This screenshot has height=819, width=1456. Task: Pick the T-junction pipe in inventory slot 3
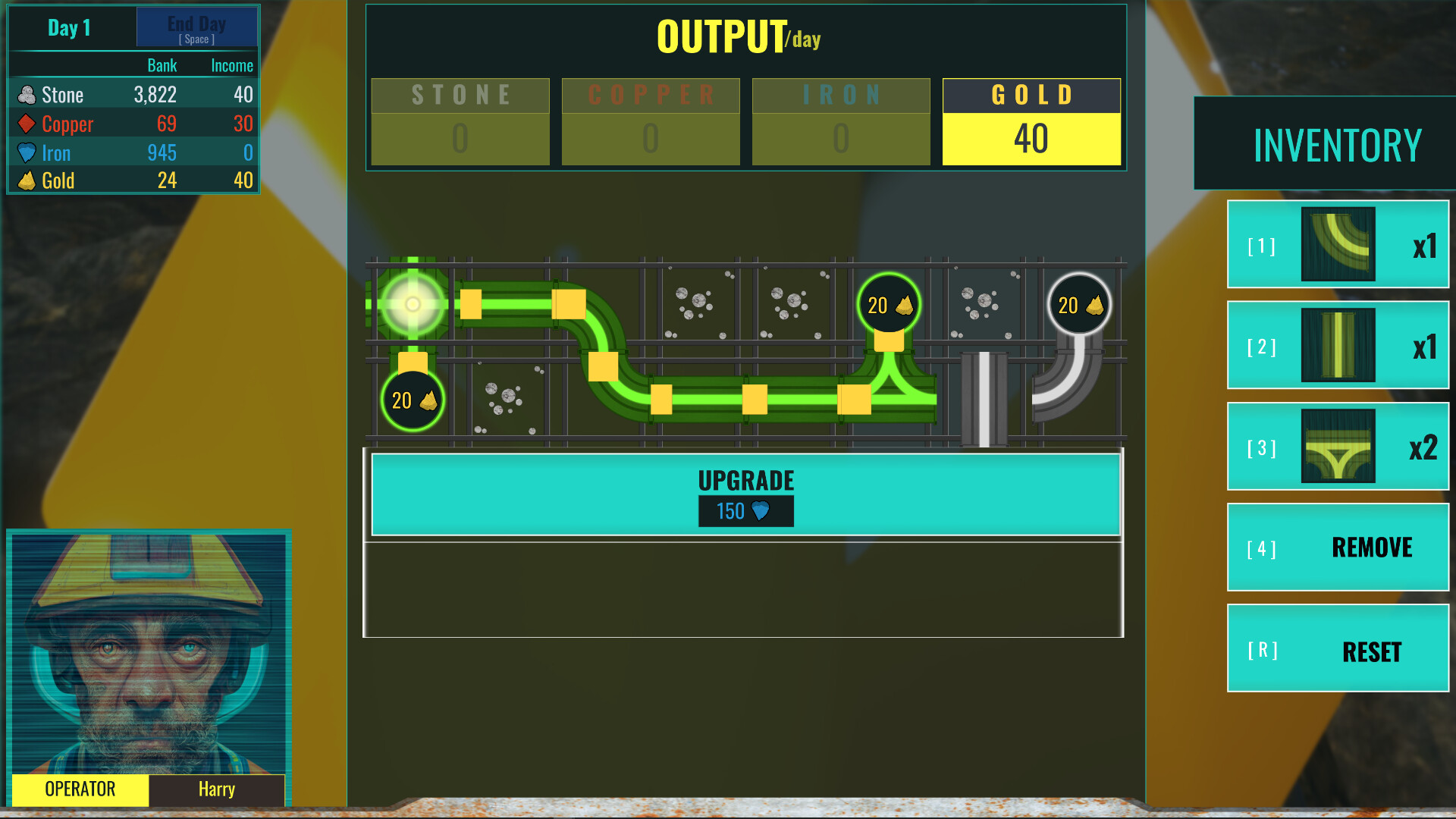click(x=1337, y=447)
